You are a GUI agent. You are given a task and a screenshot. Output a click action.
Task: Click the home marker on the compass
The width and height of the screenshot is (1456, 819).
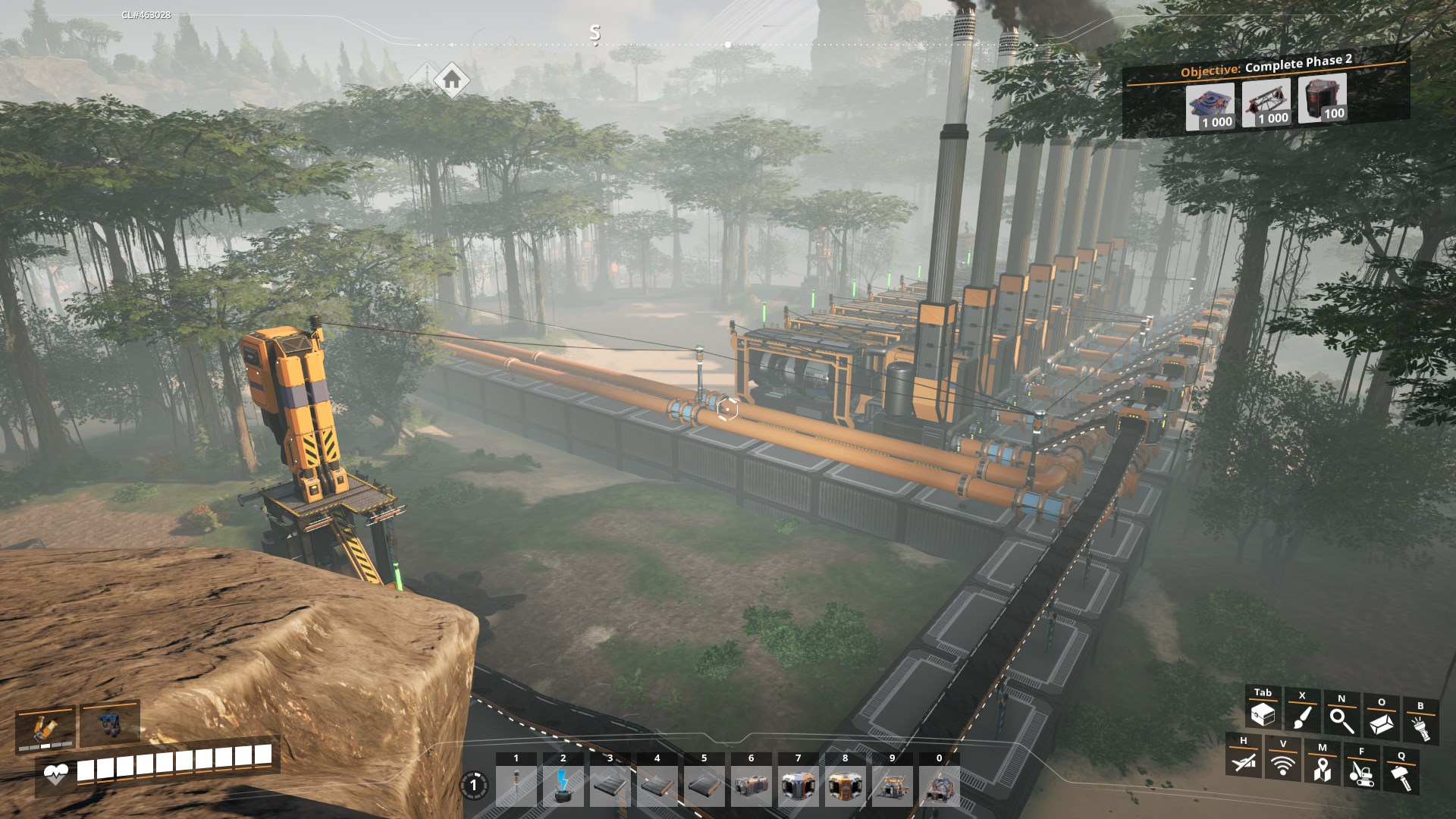pos(452,78)
